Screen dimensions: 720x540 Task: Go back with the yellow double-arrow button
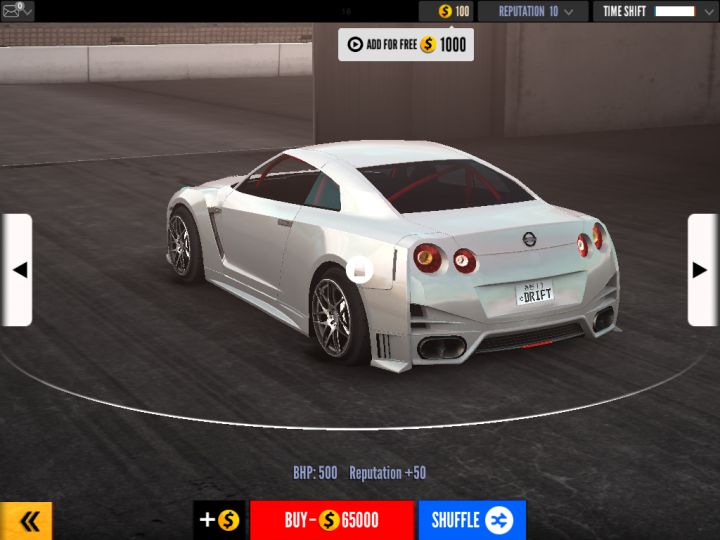pyautogui.click(x=27, y=520)
